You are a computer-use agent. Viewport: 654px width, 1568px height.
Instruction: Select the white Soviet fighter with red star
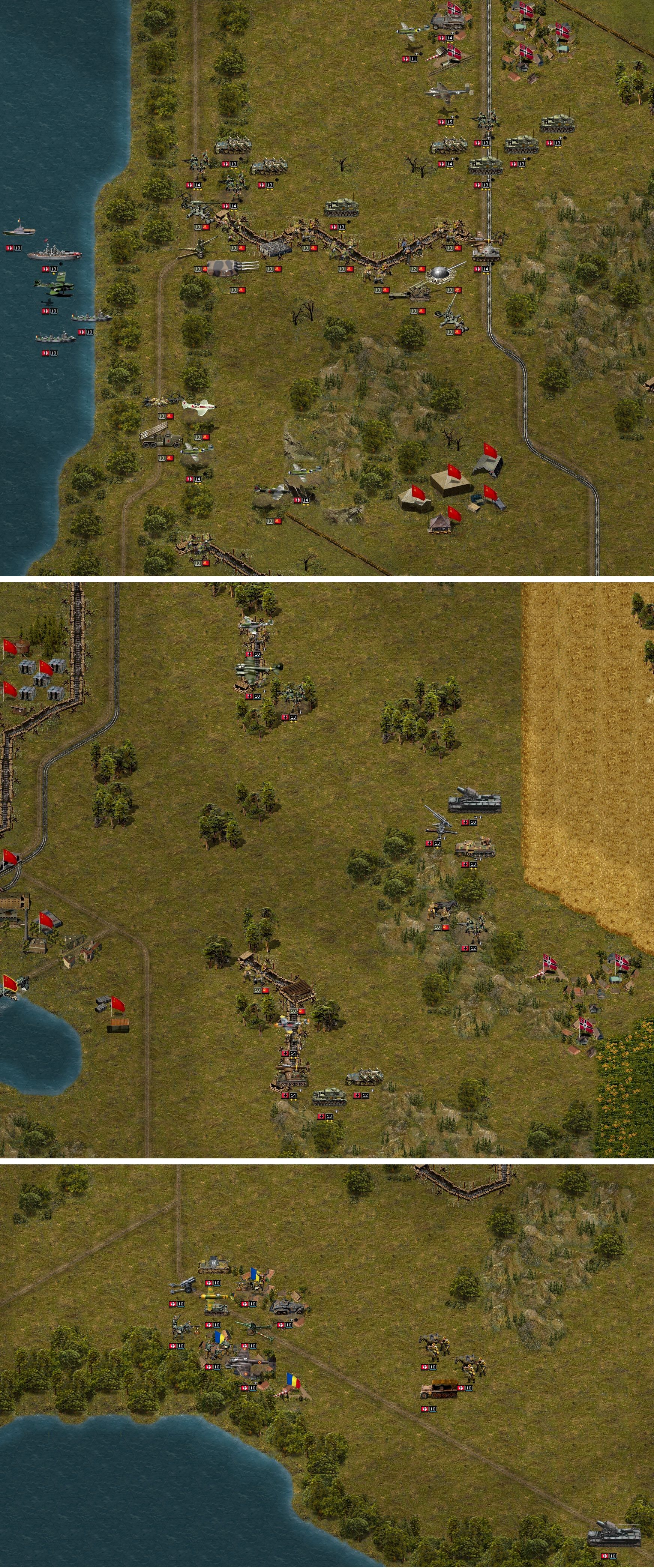(198, 407)
